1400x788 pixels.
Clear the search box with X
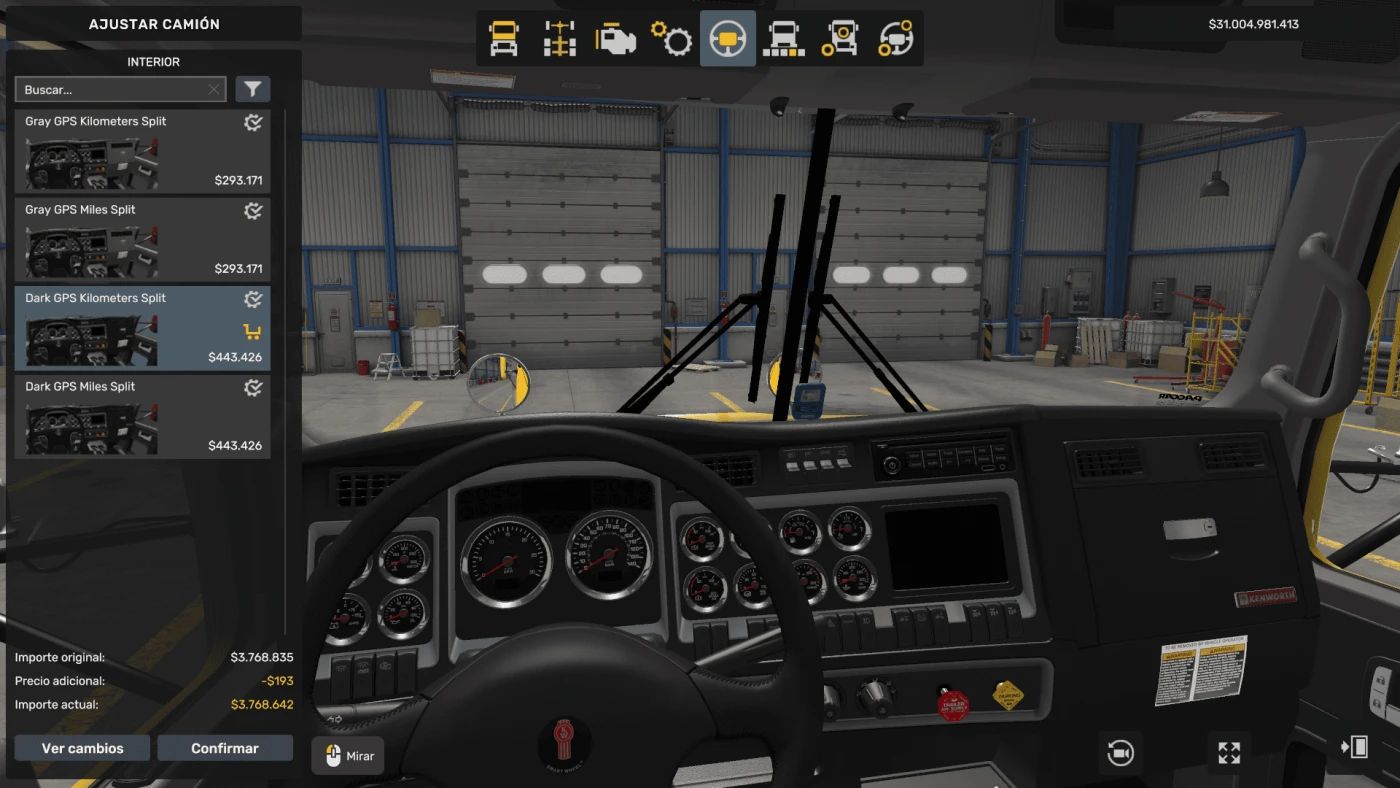[x=214, y=90]
